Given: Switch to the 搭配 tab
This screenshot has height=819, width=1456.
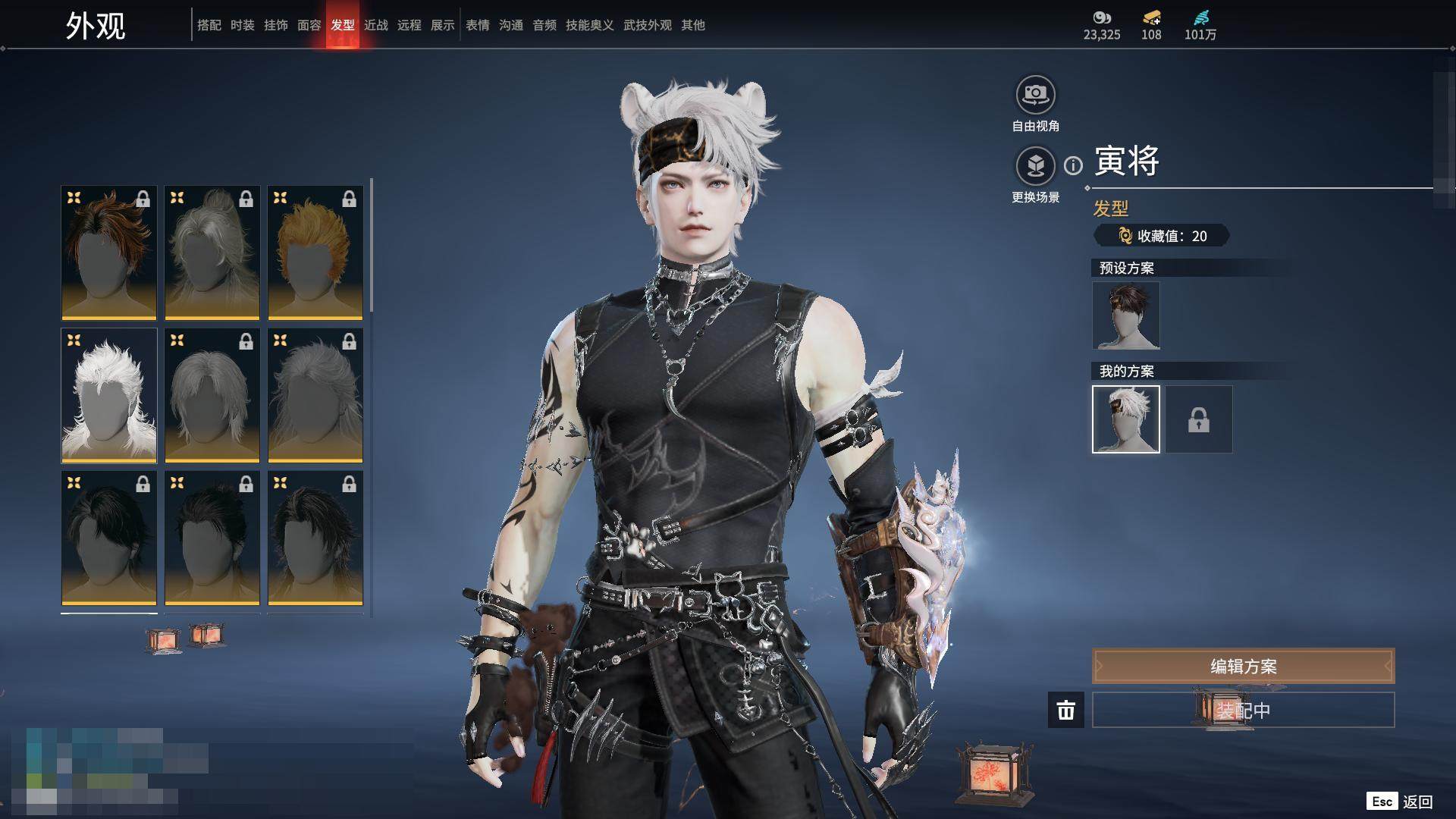Looking at the screenshot, I should pyautogui.click(x=209, y=25).
